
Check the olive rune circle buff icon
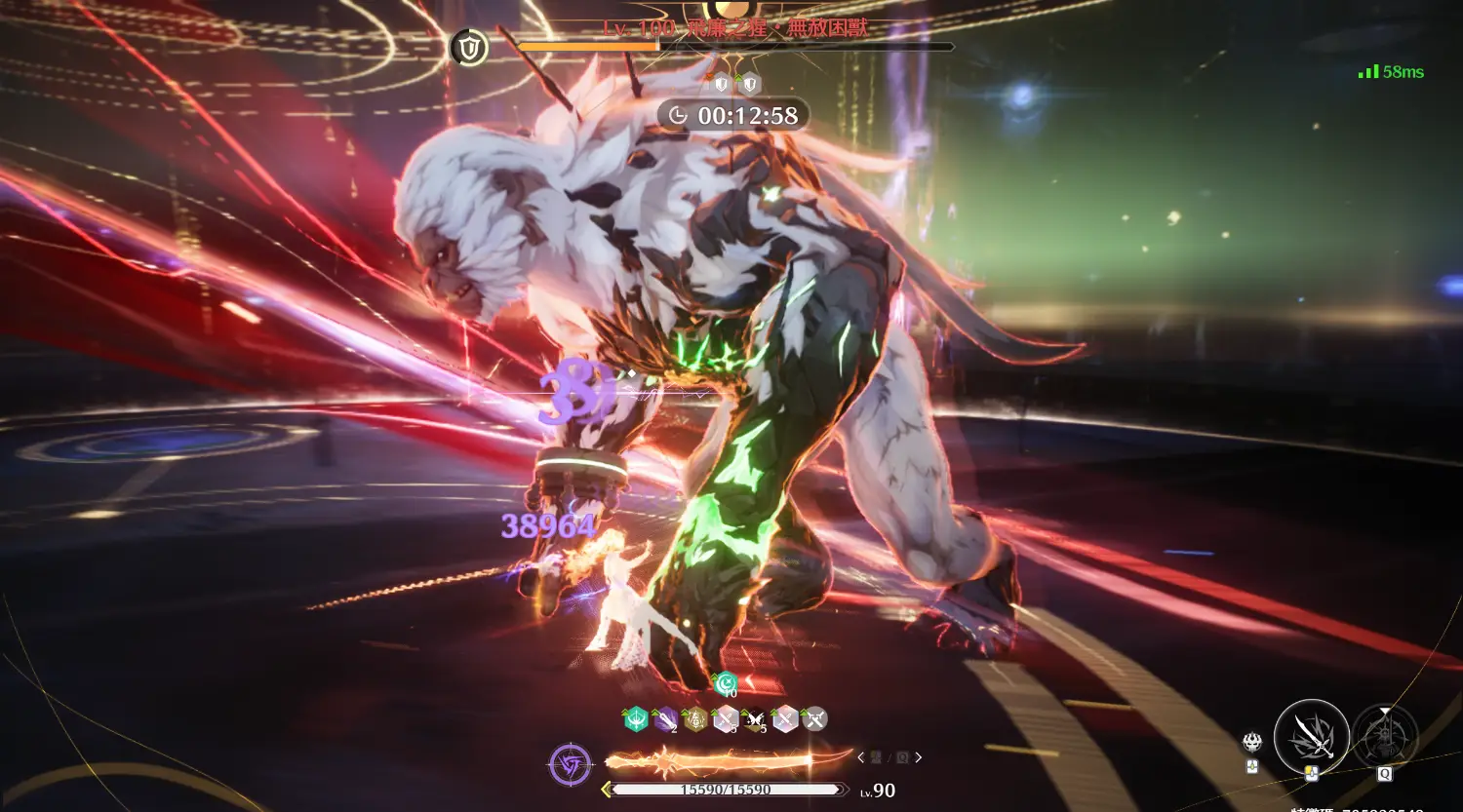coord(695,719)
